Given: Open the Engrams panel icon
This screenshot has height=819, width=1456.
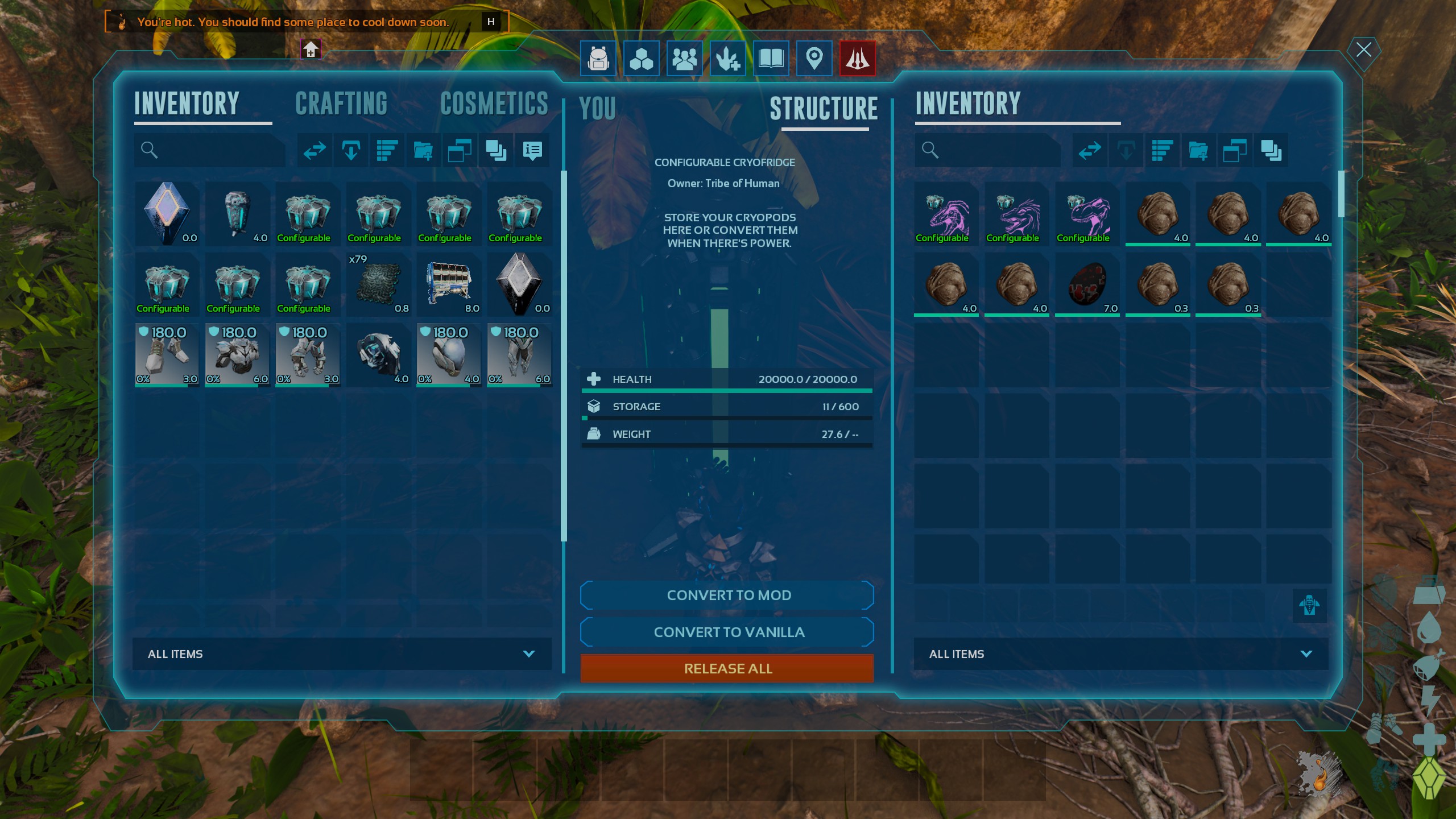Looking at the screenshot, I should point(640,59).
